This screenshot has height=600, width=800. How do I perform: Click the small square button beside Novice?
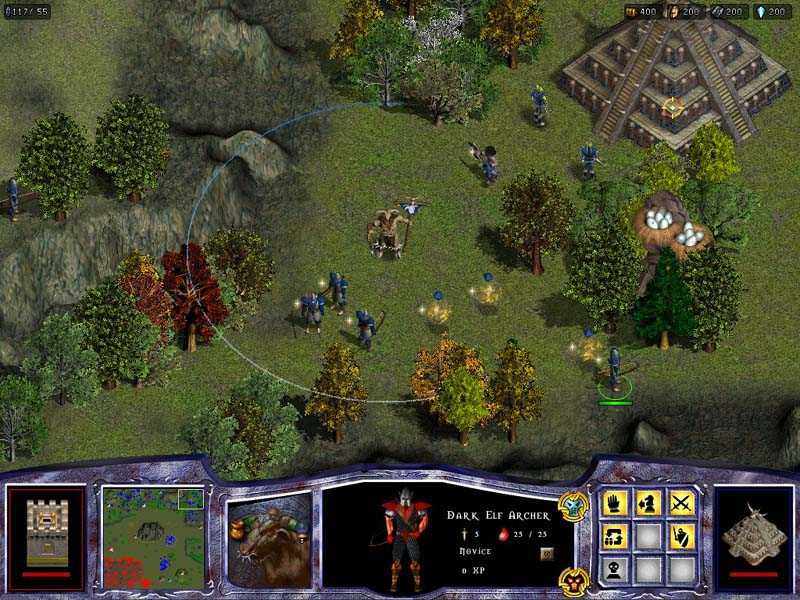pyautogui.click(x=546, y=552)
